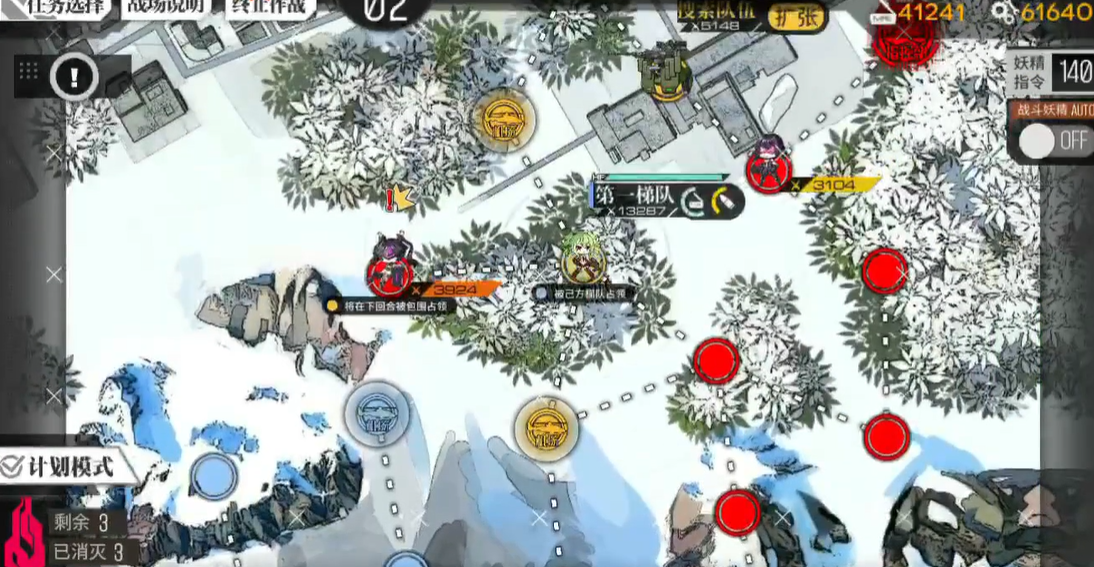Viewport: 1094px width, 567px height.
Task: Tap the 扩张 button
Action: click(797, 17)
